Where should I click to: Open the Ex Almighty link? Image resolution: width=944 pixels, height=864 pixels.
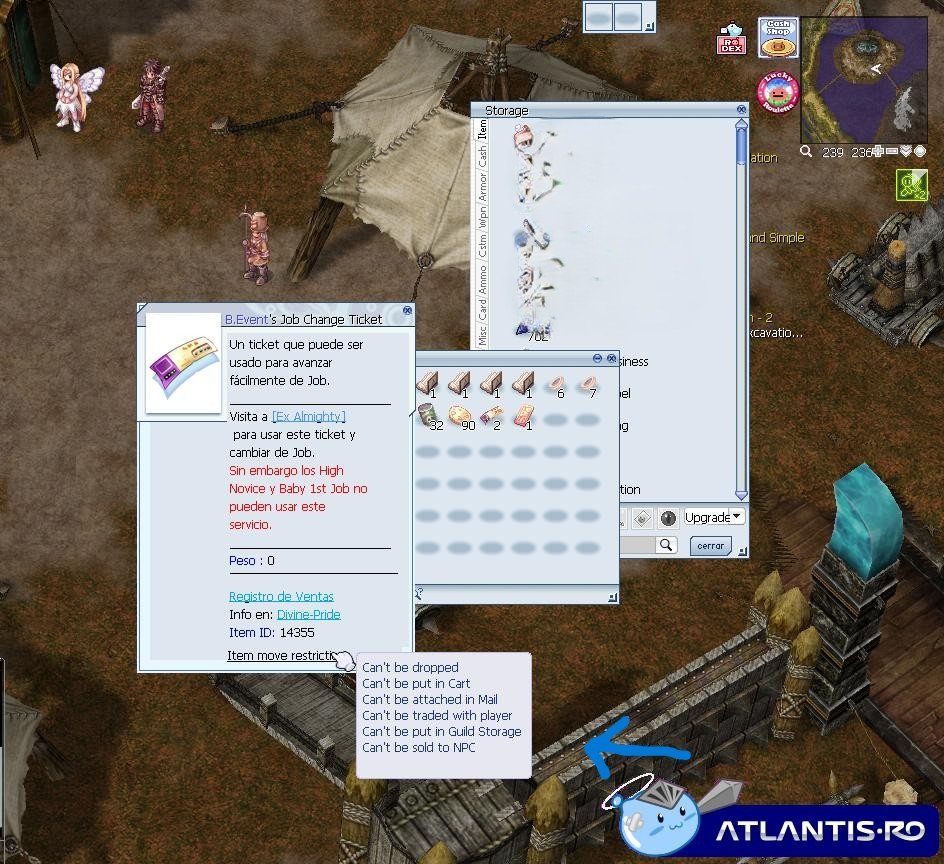coord(309,416)
